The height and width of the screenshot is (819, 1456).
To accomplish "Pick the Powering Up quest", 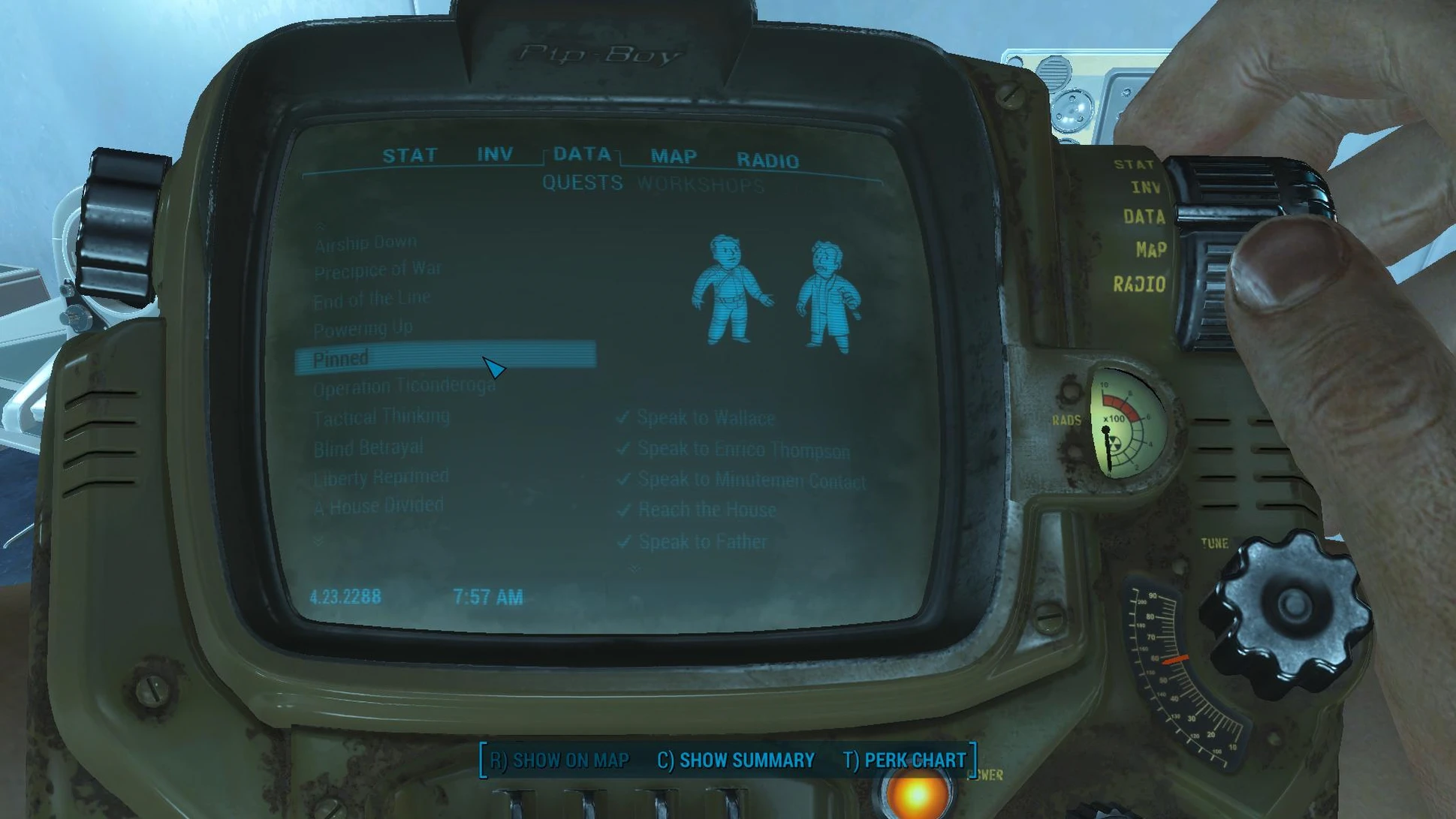I will pyautogui.click(x=363, y=328).
